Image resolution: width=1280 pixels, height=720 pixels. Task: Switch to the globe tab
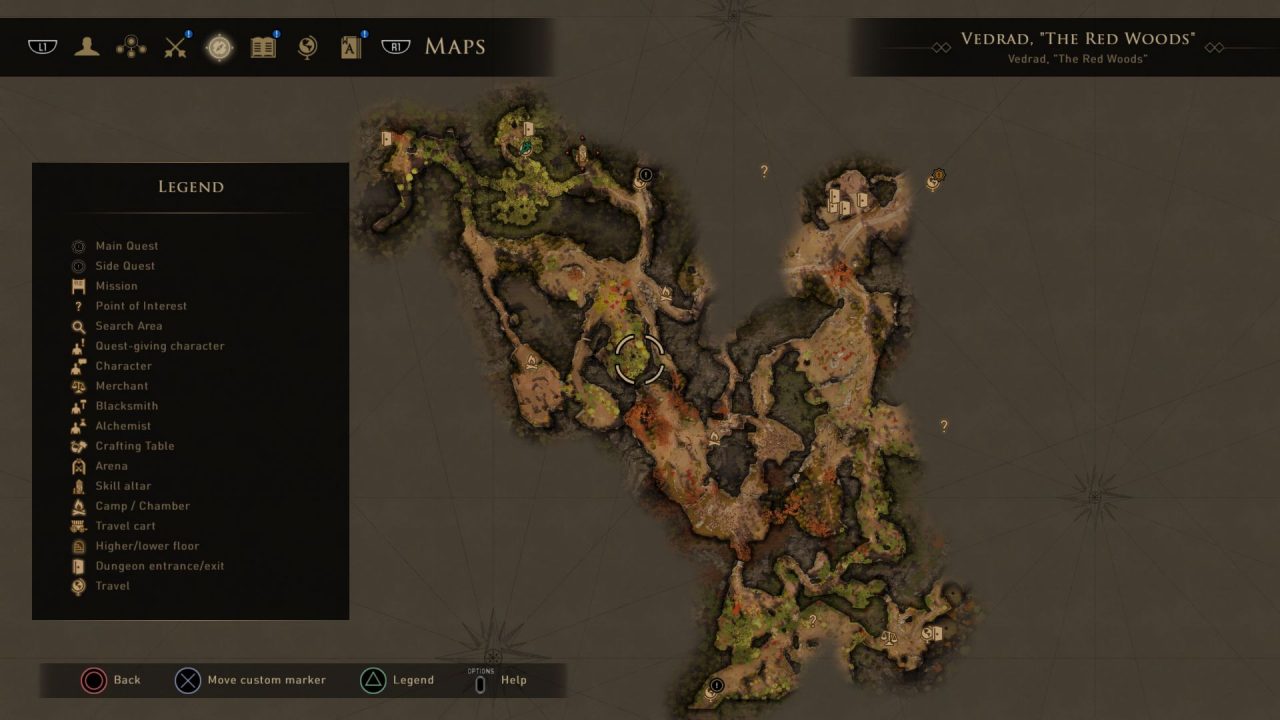[x=307, y=47]
